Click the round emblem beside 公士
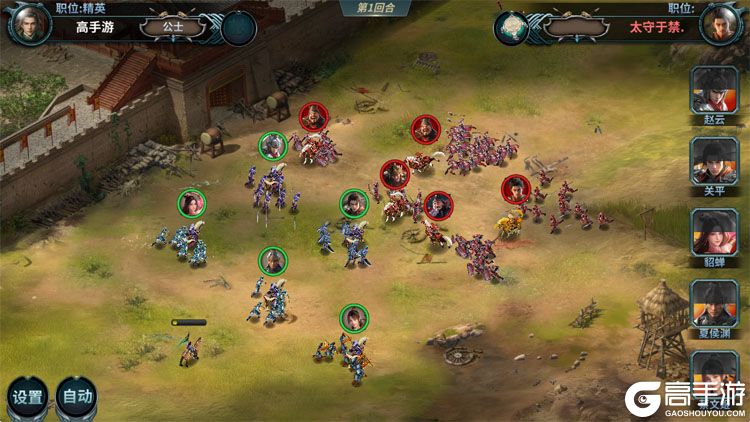Screen dimensions: 750x422 pos(237,27)
